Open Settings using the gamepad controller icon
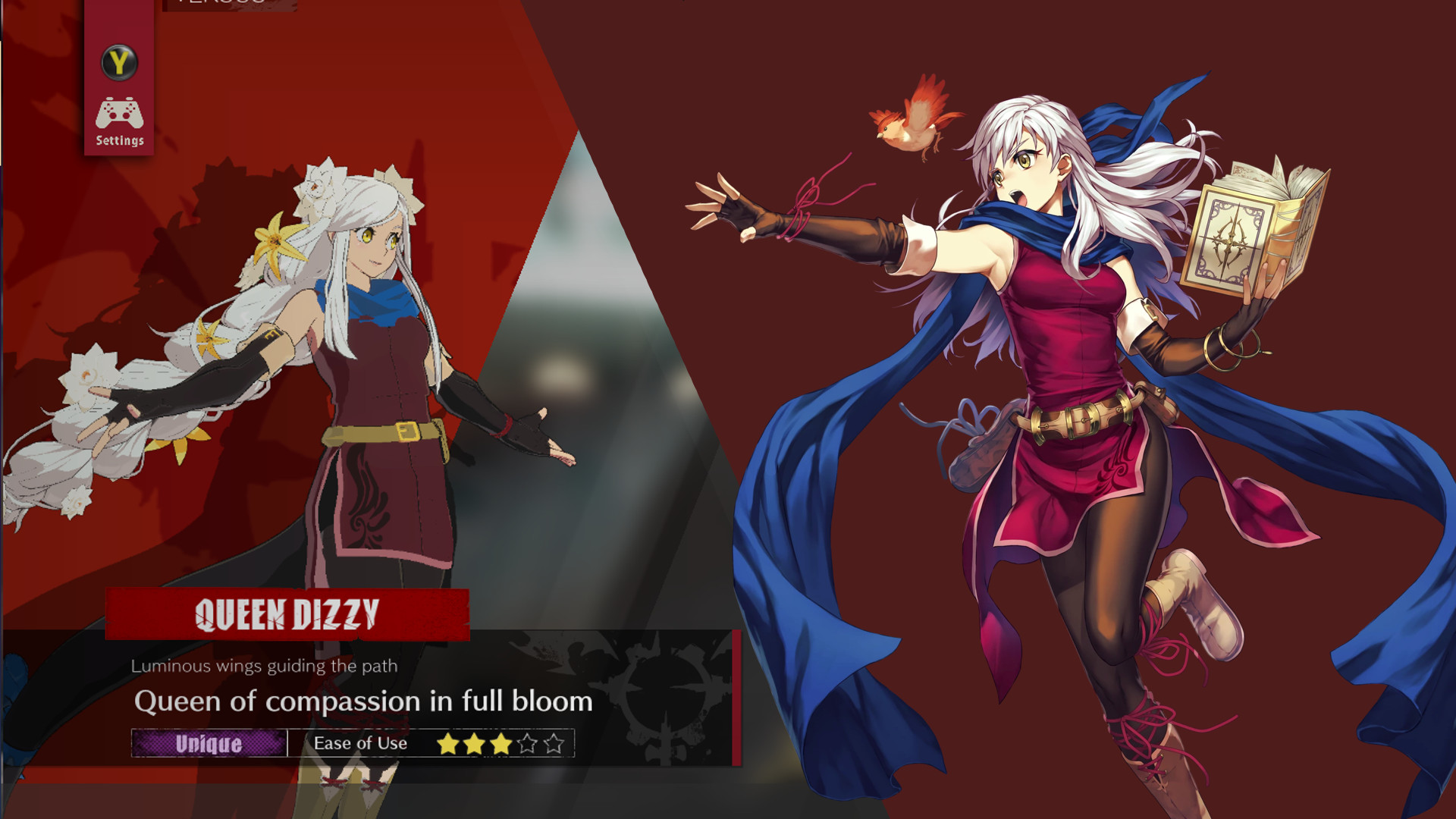 pyautogui.click(x=119, y=112)
